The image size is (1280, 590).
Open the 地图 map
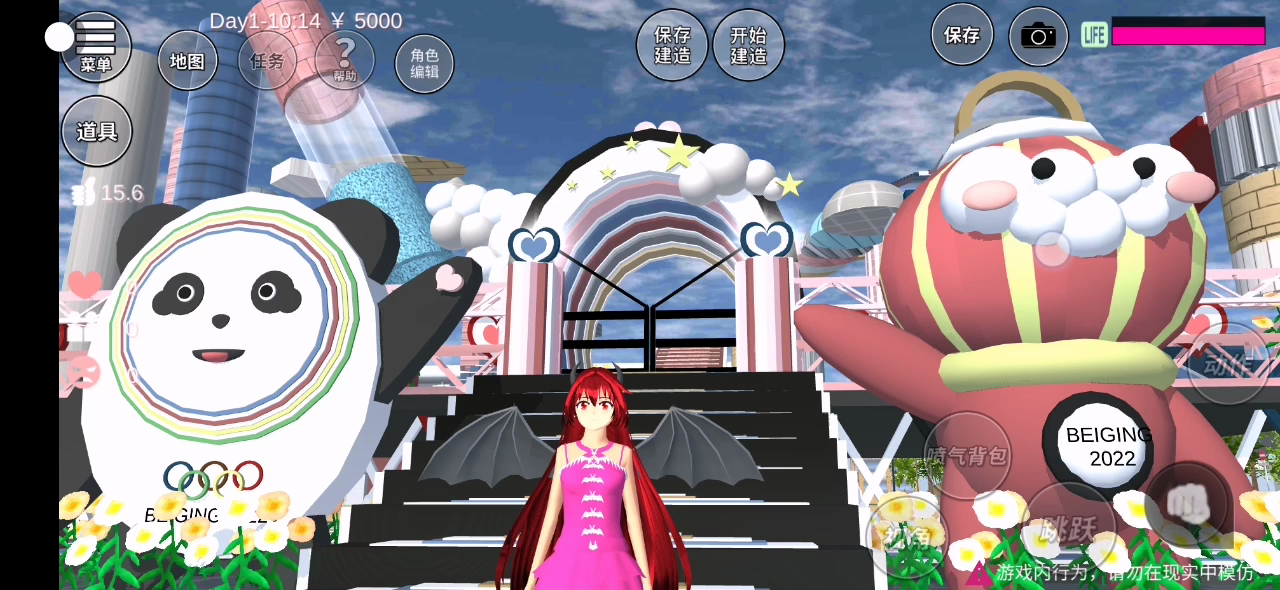click(x=187, y=61)
